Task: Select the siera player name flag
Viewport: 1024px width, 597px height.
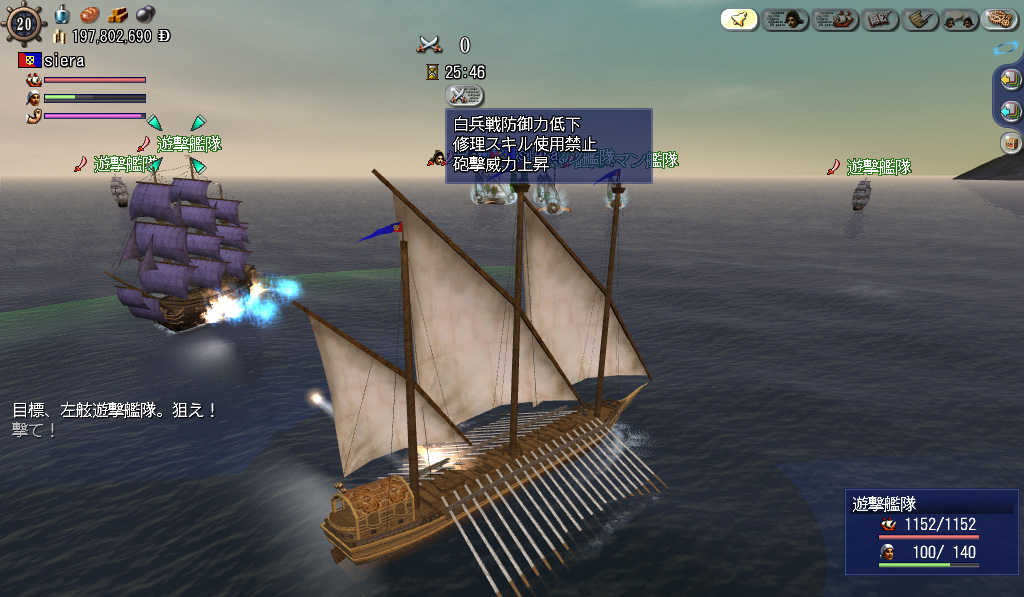Action: pos(28,61)
